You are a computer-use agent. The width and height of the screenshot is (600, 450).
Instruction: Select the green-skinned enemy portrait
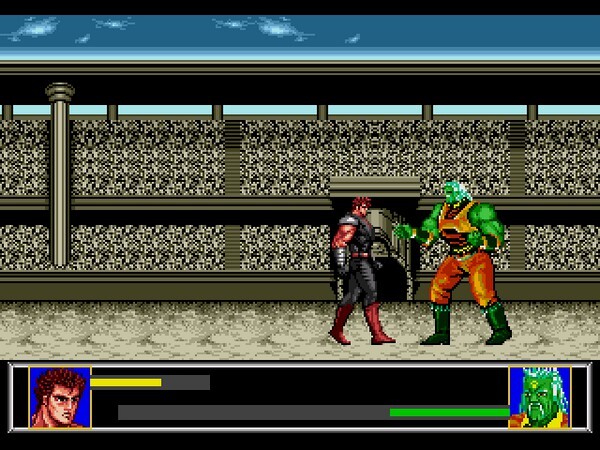point(540,397)
